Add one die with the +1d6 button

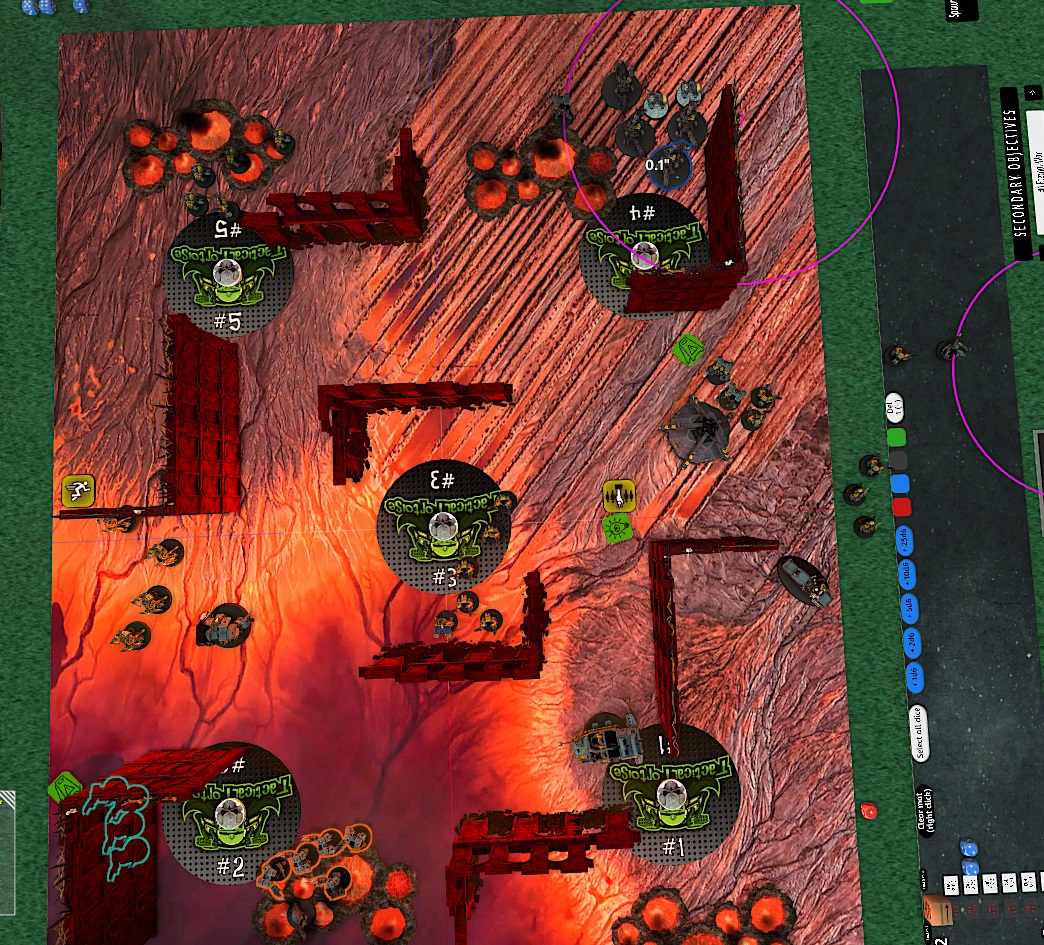click(917, 677)
